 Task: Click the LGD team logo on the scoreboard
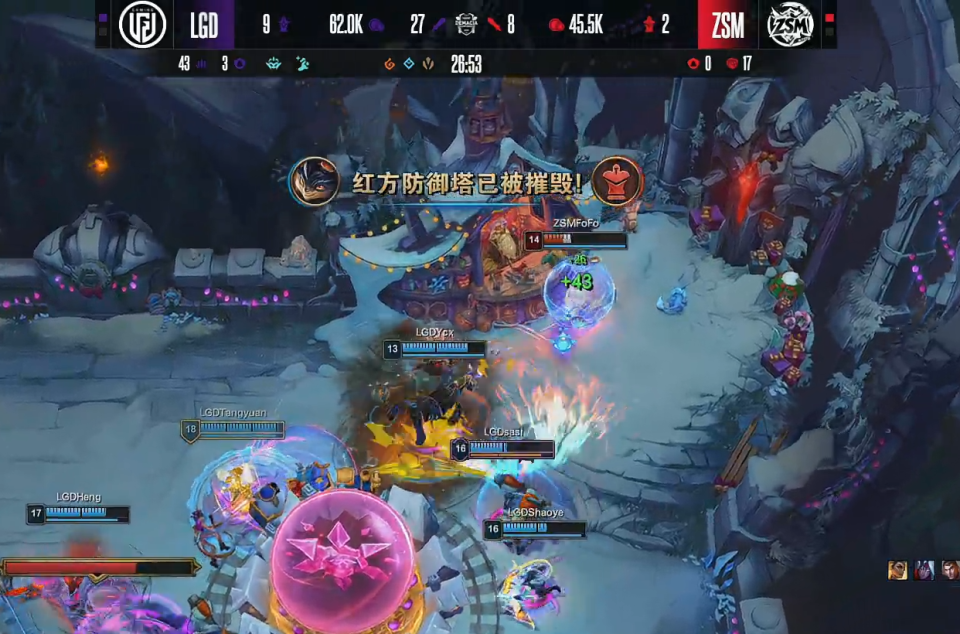click(x=143, y=25)
